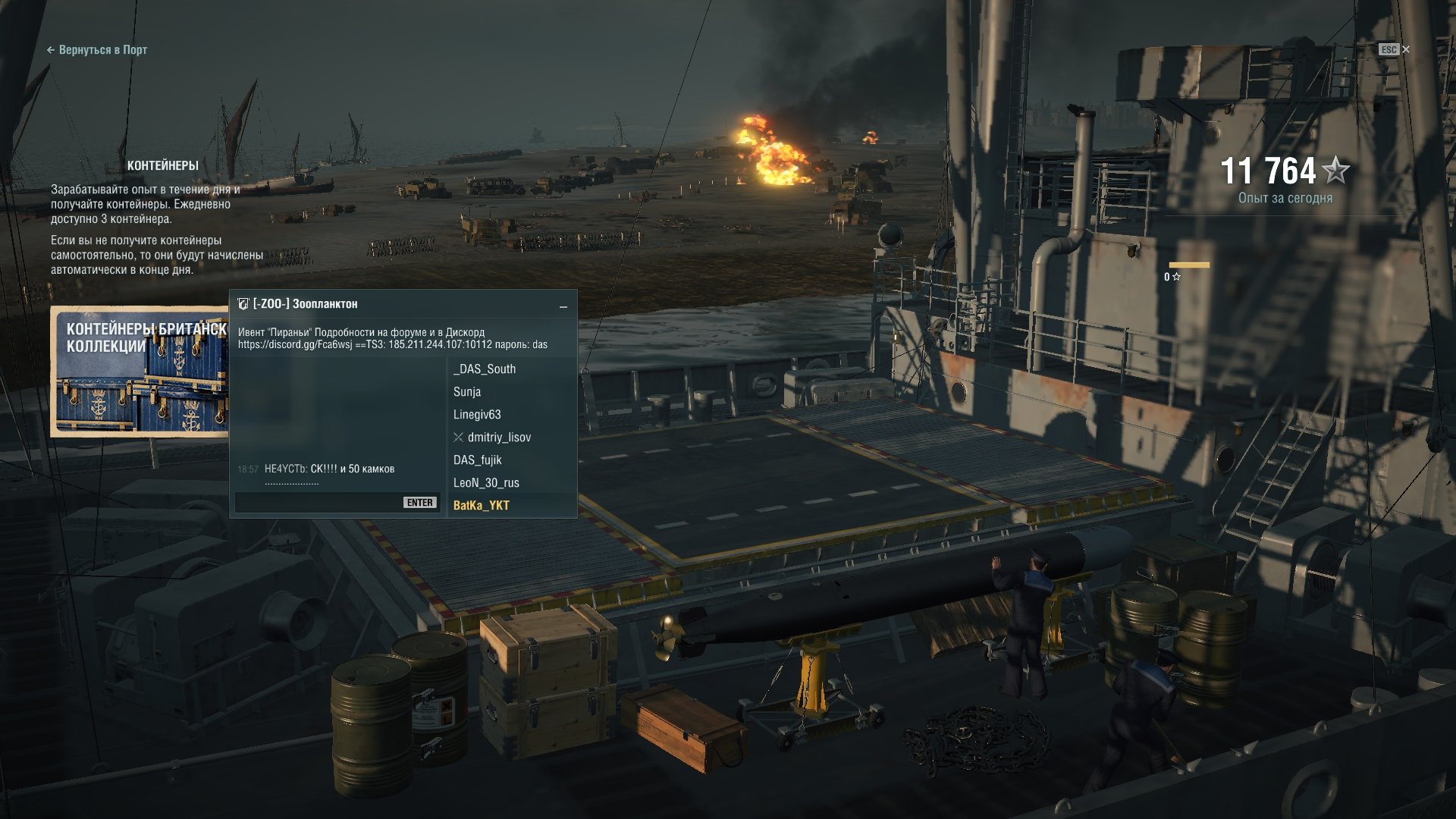Choose Linegiv63 from the clan members
The width and height of the screenshot is (1456, 819).
click(x=477, y=415)
